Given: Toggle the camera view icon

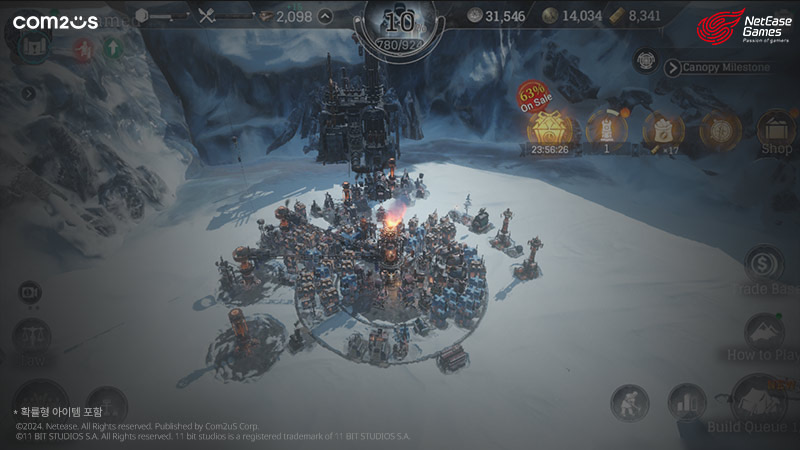Looking at the screenshot, I should click(29, 290).
